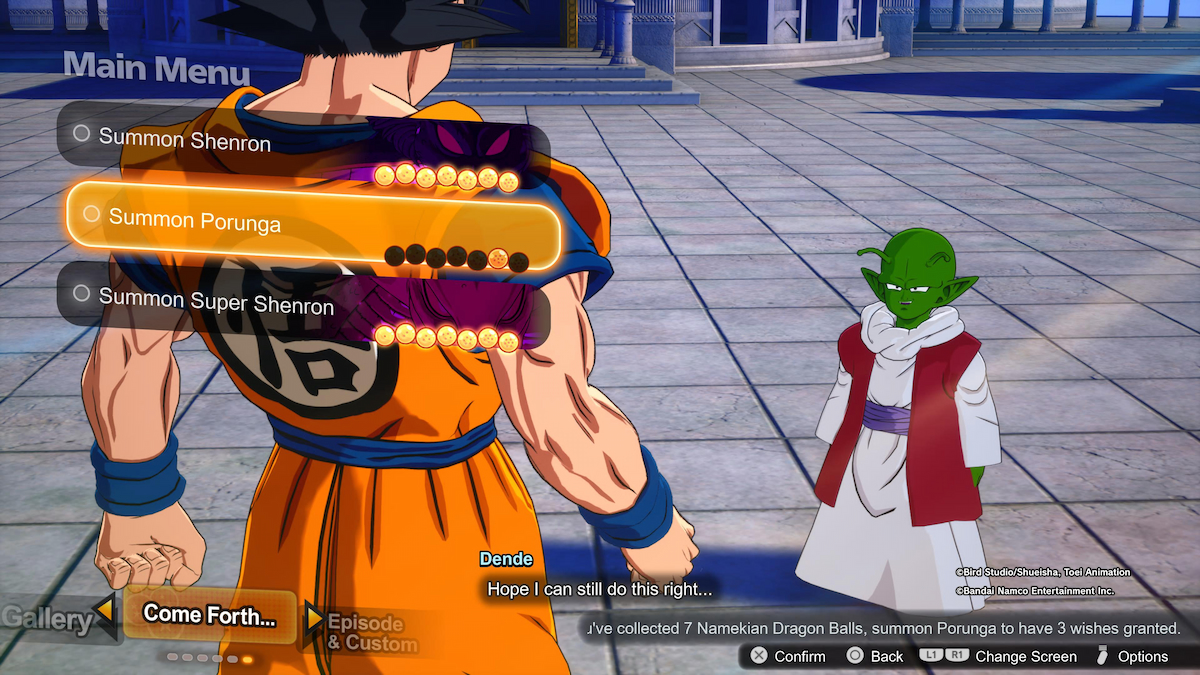Click the right arrow beside Come Forth

pyautogui.click(x=315, y=618)
